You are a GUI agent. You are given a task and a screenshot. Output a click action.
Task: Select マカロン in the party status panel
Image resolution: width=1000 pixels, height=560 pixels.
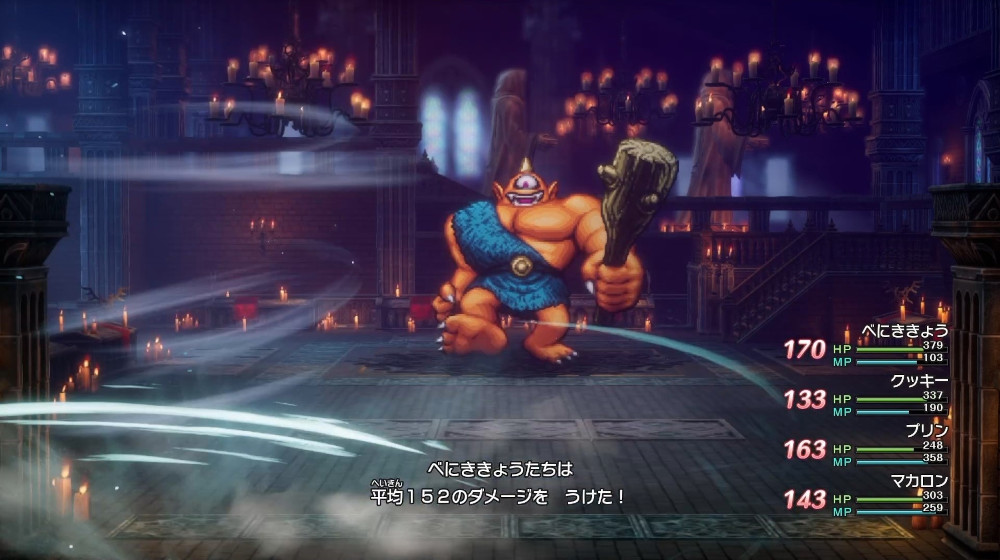click(x=917, y=480)
